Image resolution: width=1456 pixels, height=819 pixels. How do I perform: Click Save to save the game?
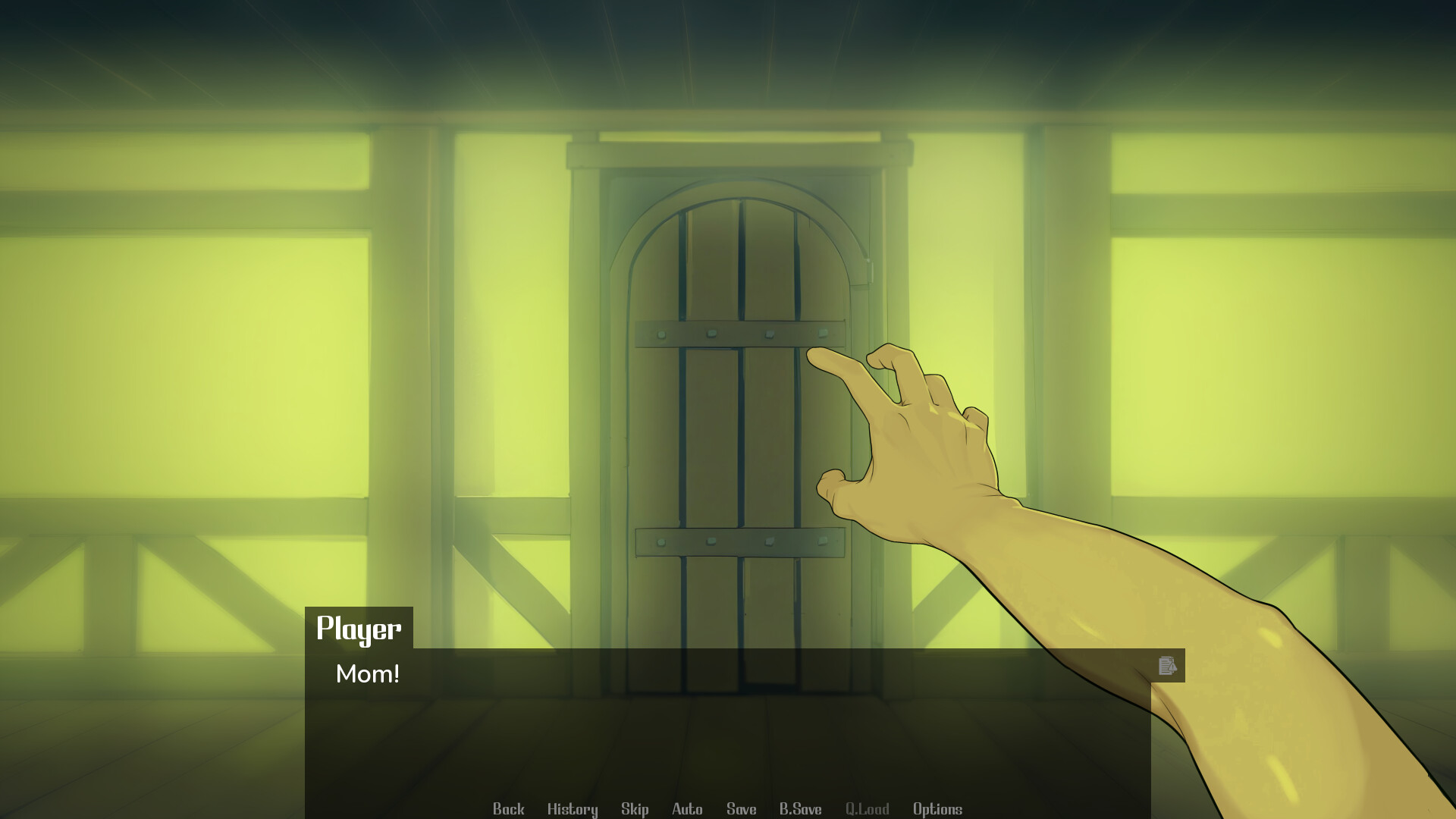[x=741, y=809]
